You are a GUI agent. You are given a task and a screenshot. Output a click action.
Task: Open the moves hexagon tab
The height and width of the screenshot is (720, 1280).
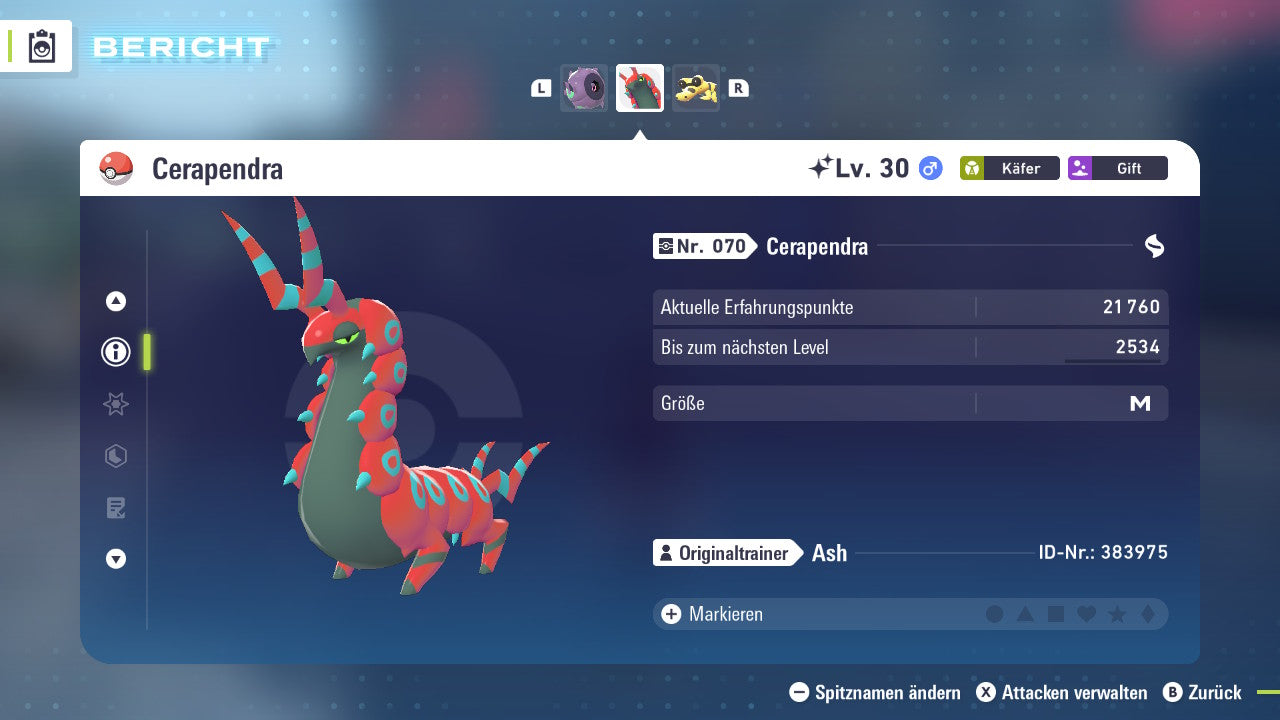click(x=116, y=456)
